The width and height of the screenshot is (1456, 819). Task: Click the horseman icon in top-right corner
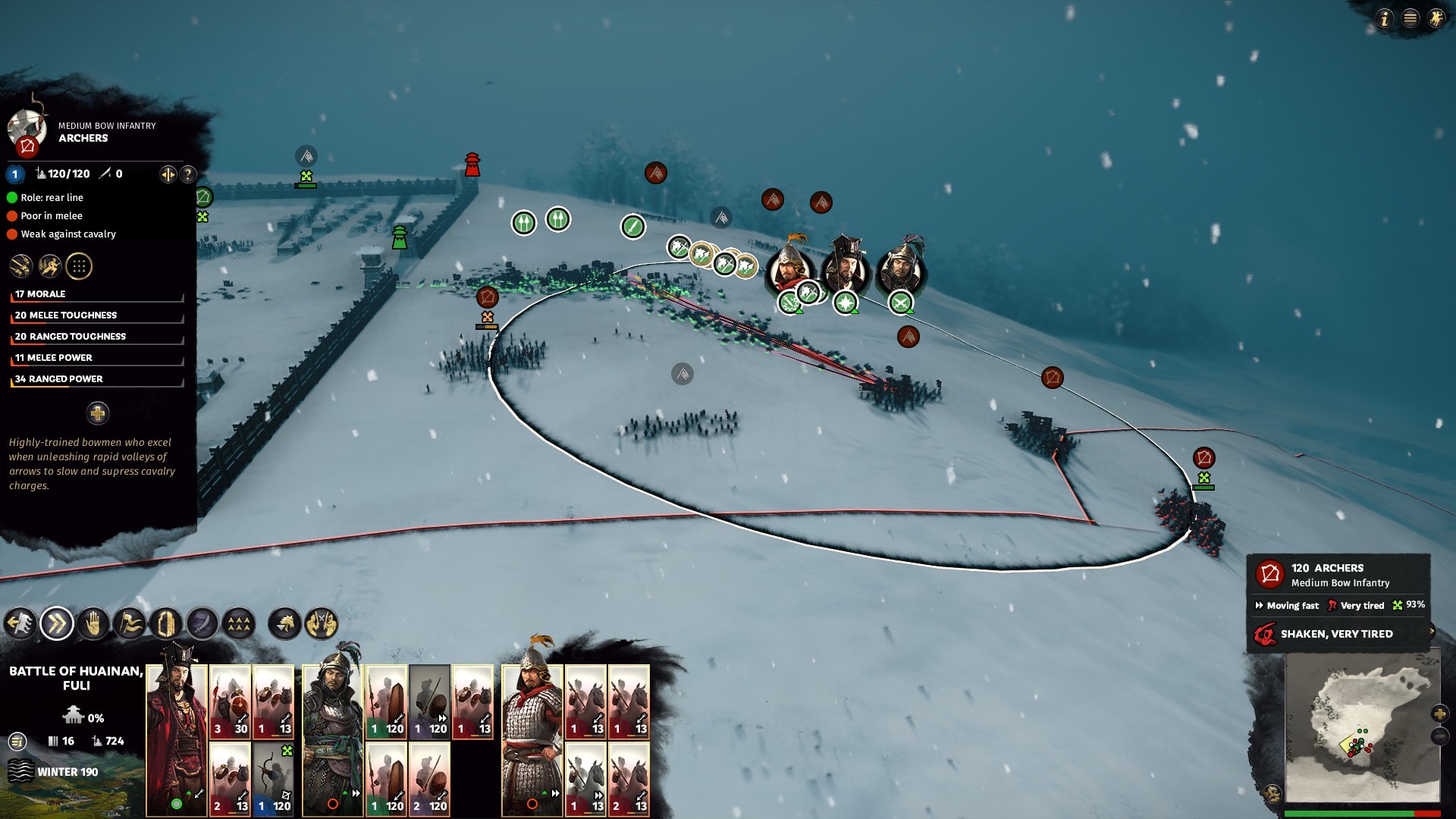1436,18
